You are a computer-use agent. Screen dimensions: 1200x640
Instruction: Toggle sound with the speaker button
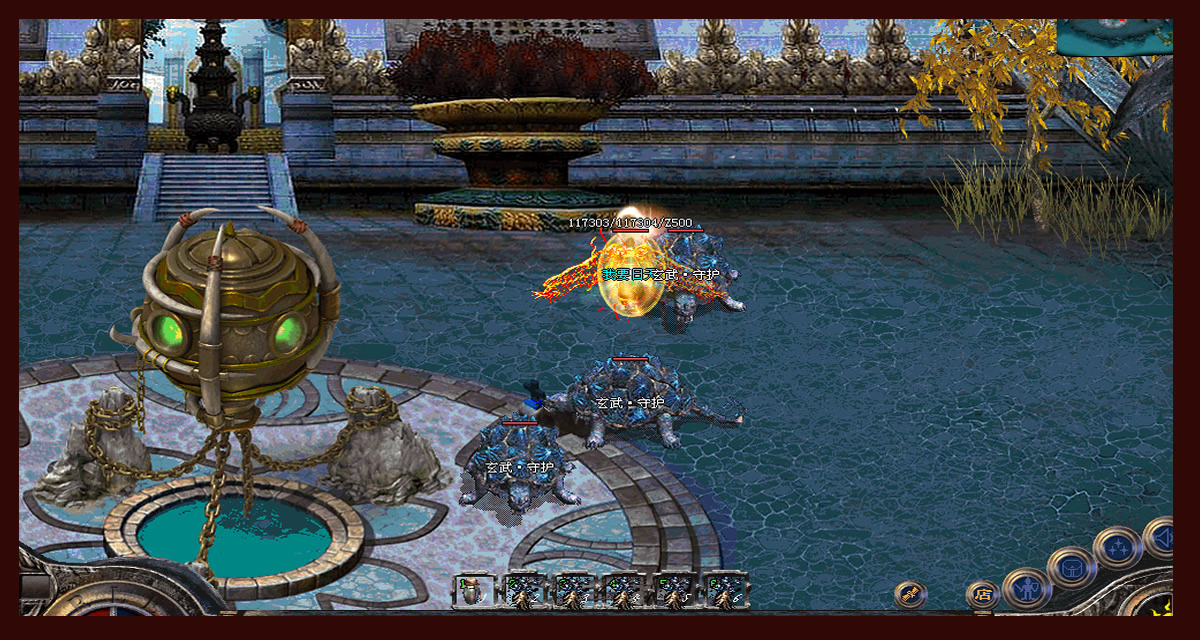(1160, 538)
